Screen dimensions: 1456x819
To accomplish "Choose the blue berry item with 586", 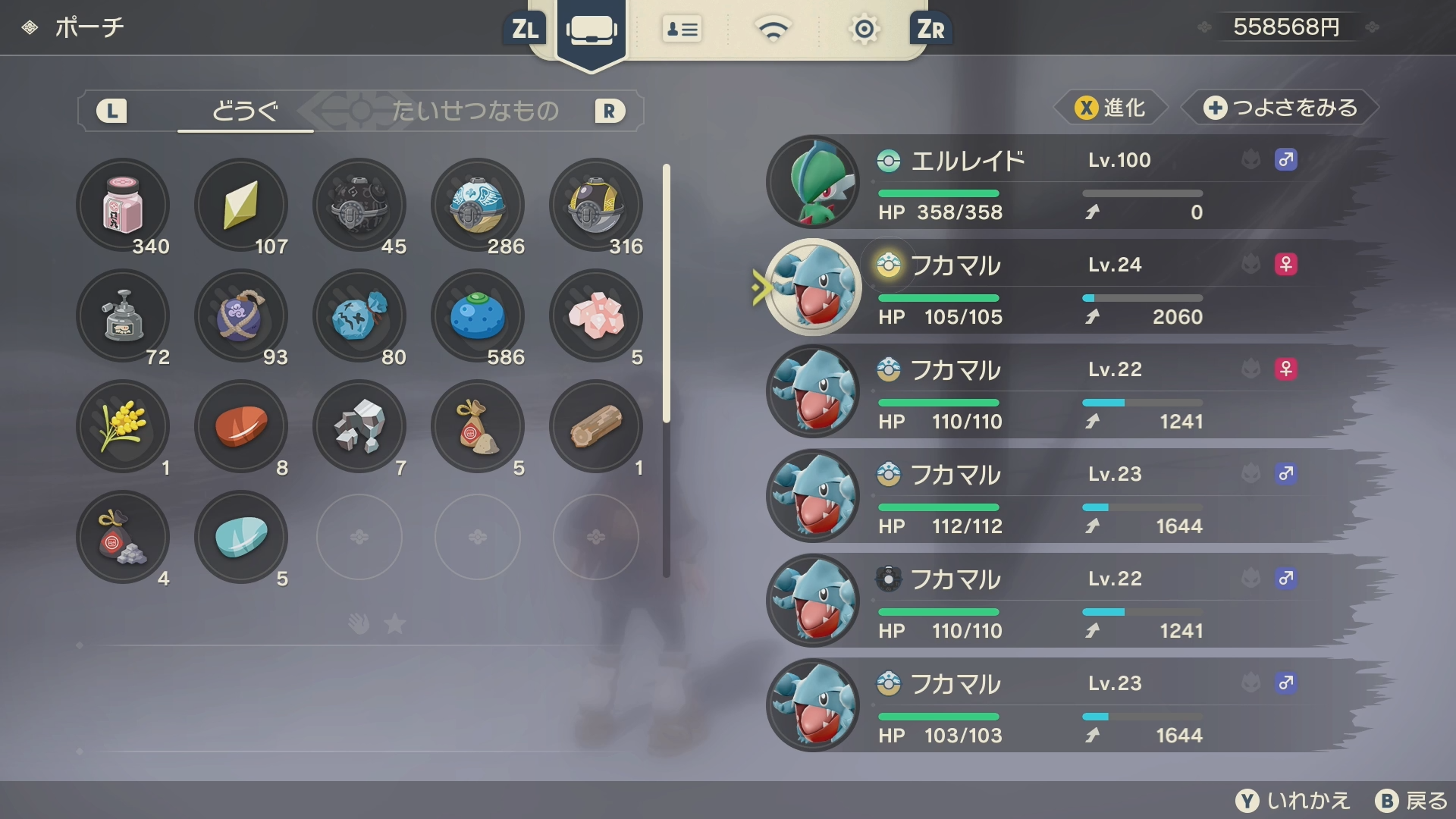I will [x=478, y=315].
